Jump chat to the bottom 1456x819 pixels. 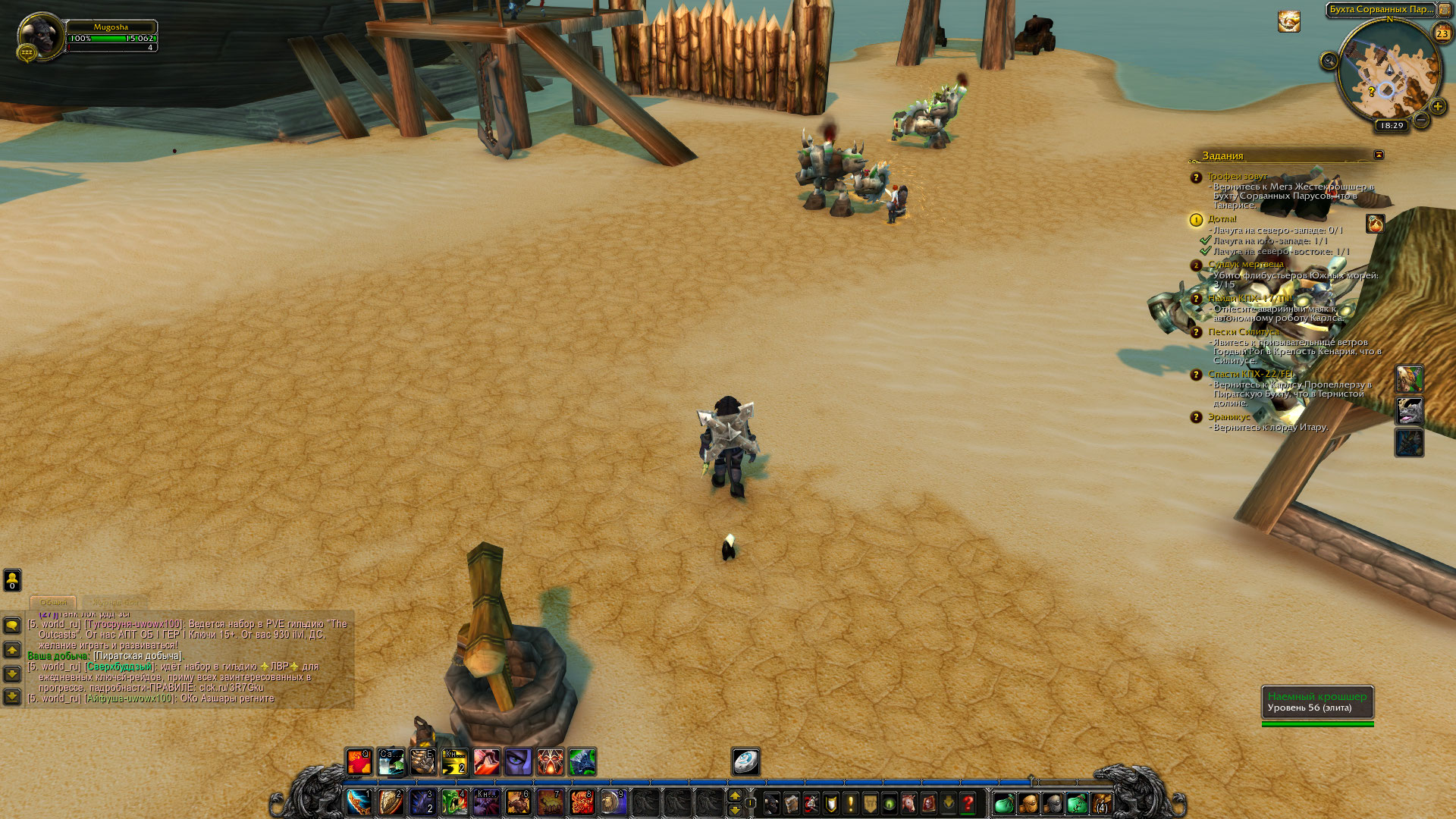[12, 696]
